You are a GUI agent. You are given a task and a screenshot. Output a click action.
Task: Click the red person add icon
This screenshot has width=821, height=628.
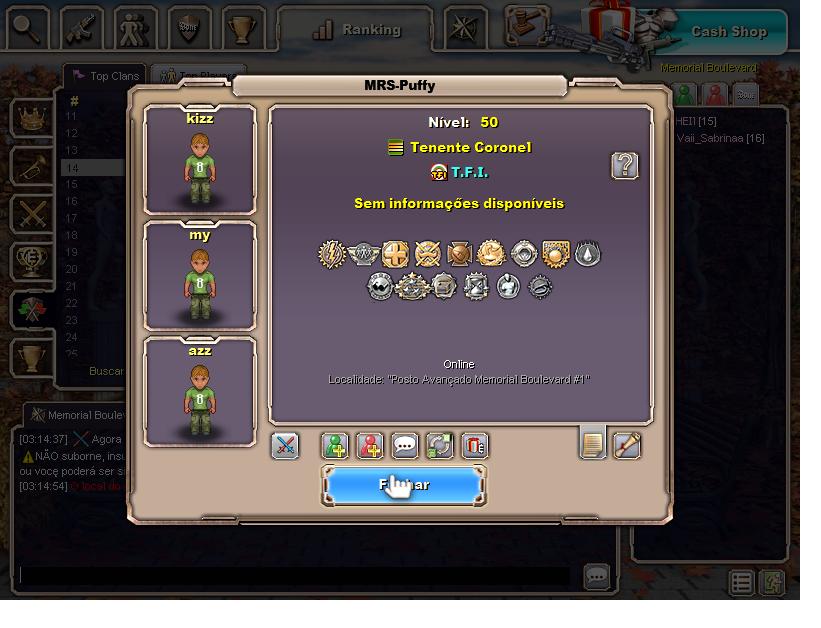click(370, 445)
